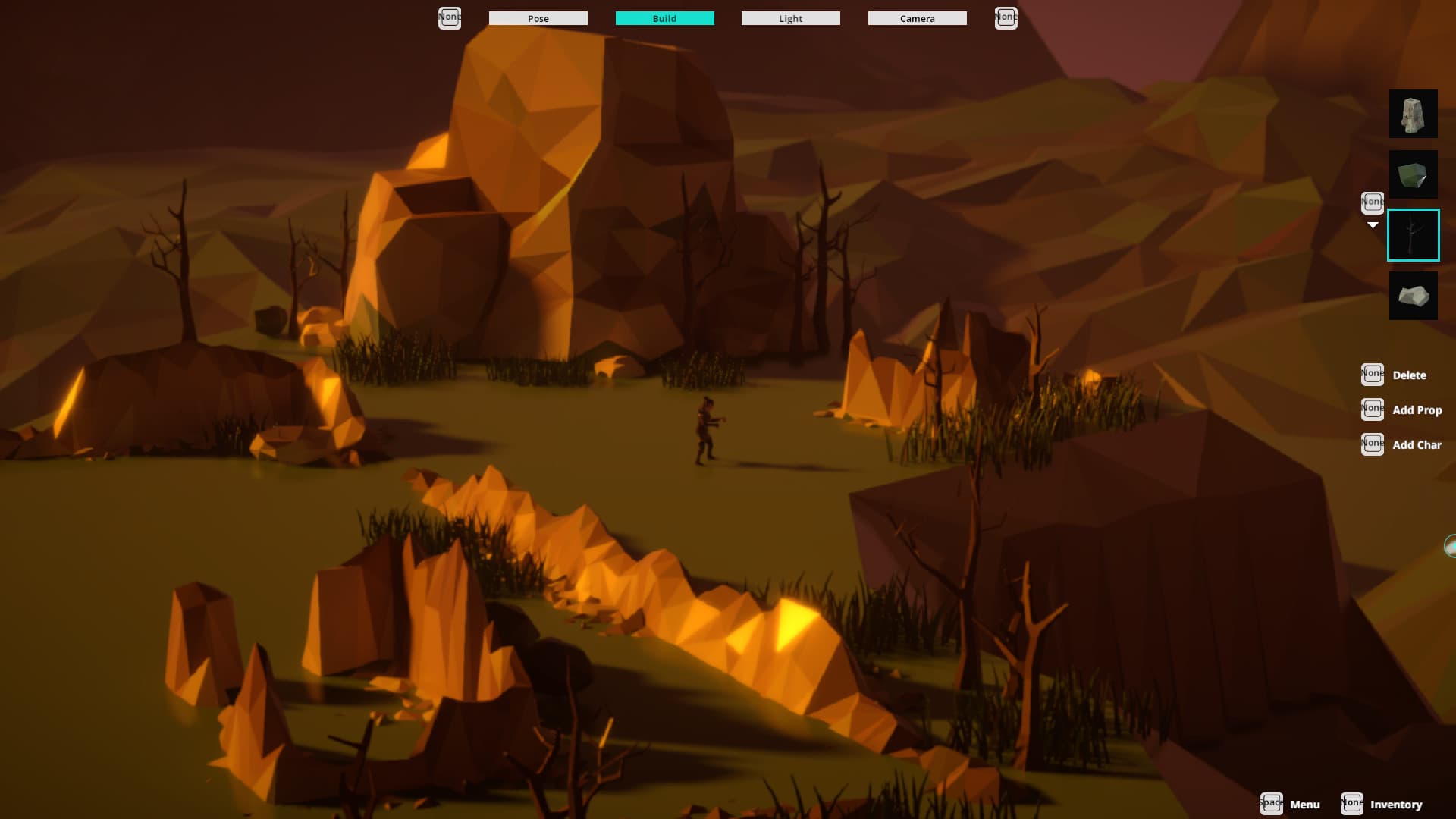
Task: Click the Space key badge beside Menu
Action: [1272, 804]
